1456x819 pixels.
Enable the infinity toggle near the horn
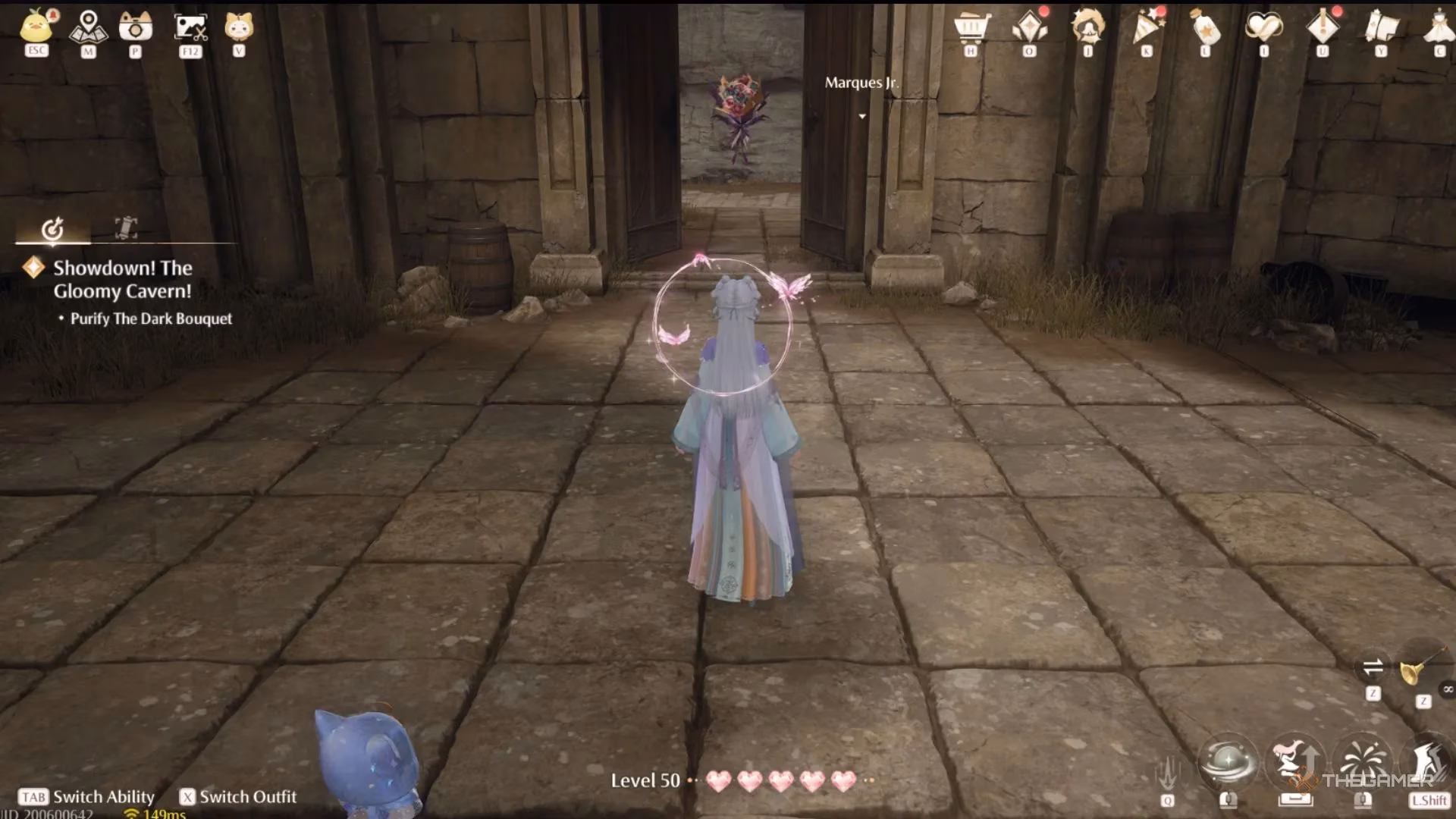1449,689
